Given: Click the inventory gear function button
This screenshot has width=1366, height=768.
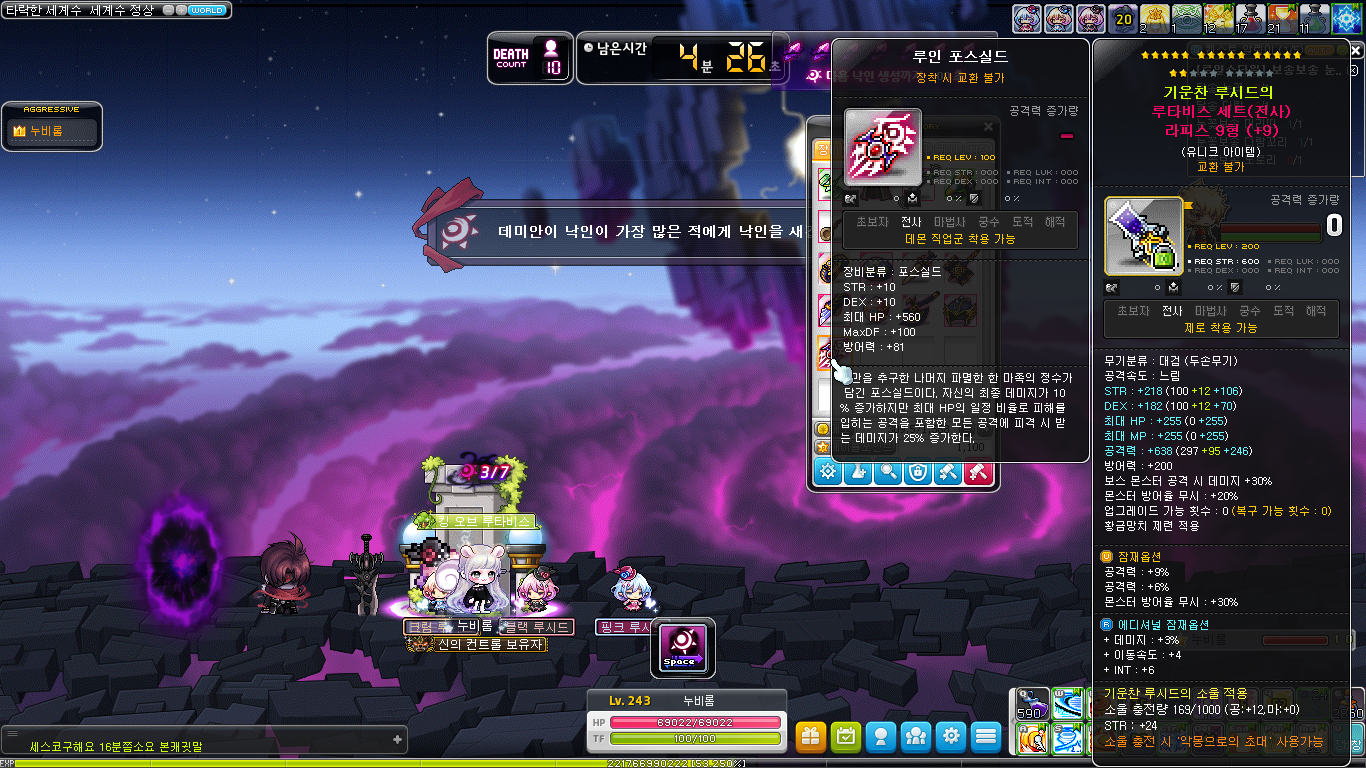Looking at the screenshot, I should click(x=828, y=472).
